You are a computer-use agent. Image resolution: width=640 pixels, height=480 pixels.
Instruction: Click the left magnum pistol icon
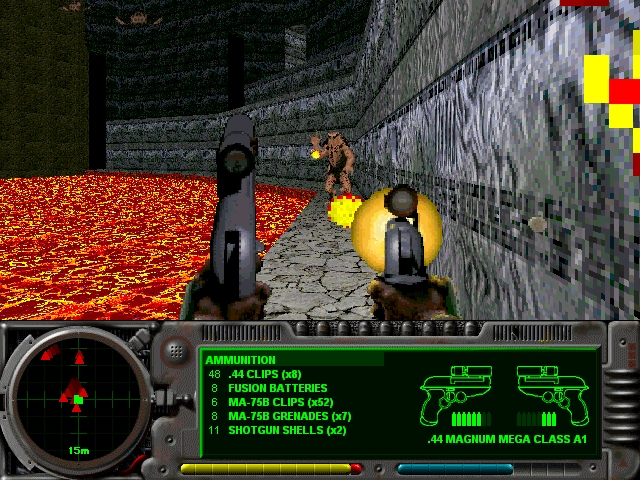coord(461,391)
